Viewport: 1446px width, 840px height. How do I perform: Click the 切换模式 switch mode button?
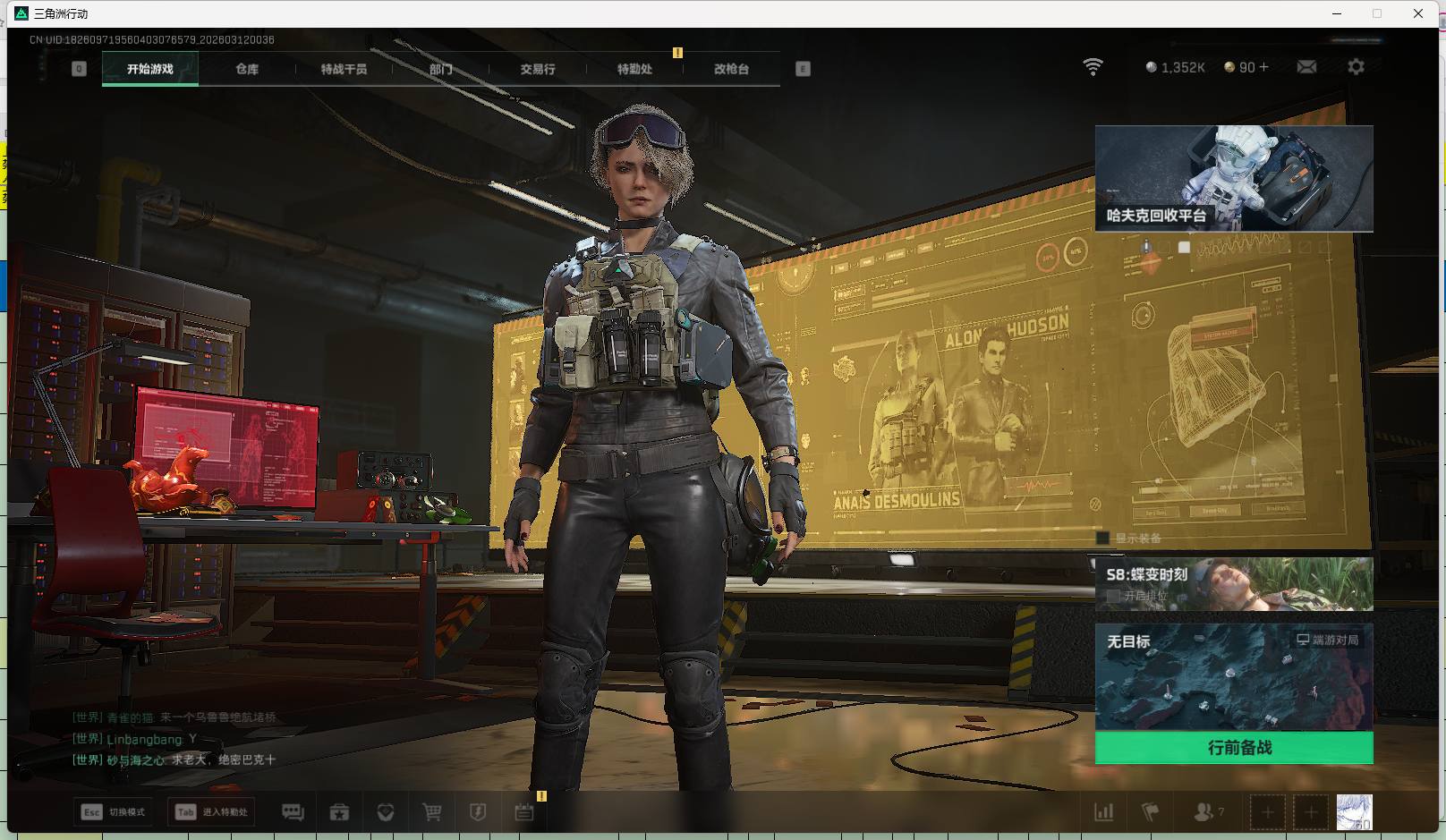coord(114,812)
